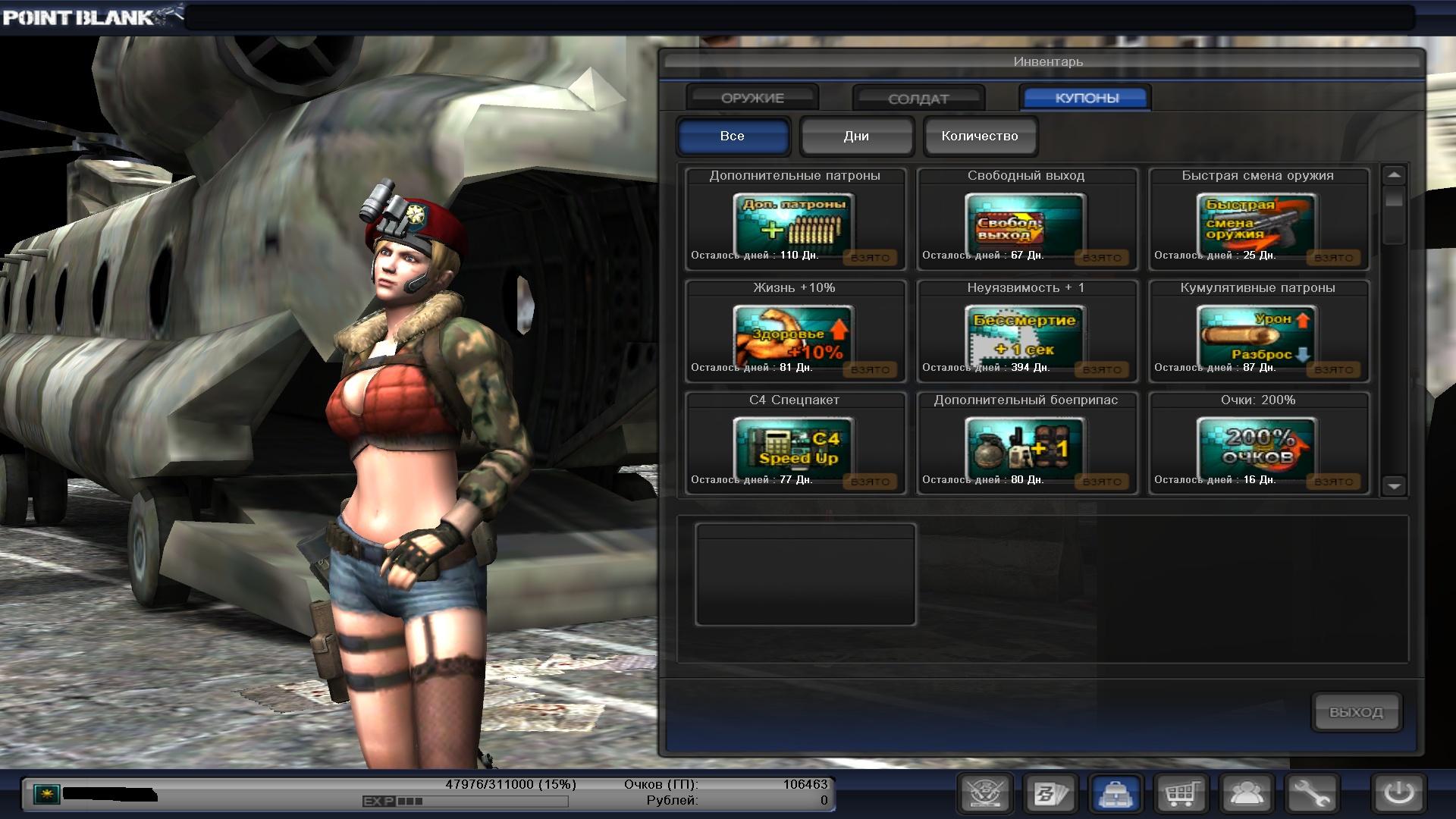Open the shop via the shopping cart icon
The image size is (1456, 819).
click(x=1181, y=794)
